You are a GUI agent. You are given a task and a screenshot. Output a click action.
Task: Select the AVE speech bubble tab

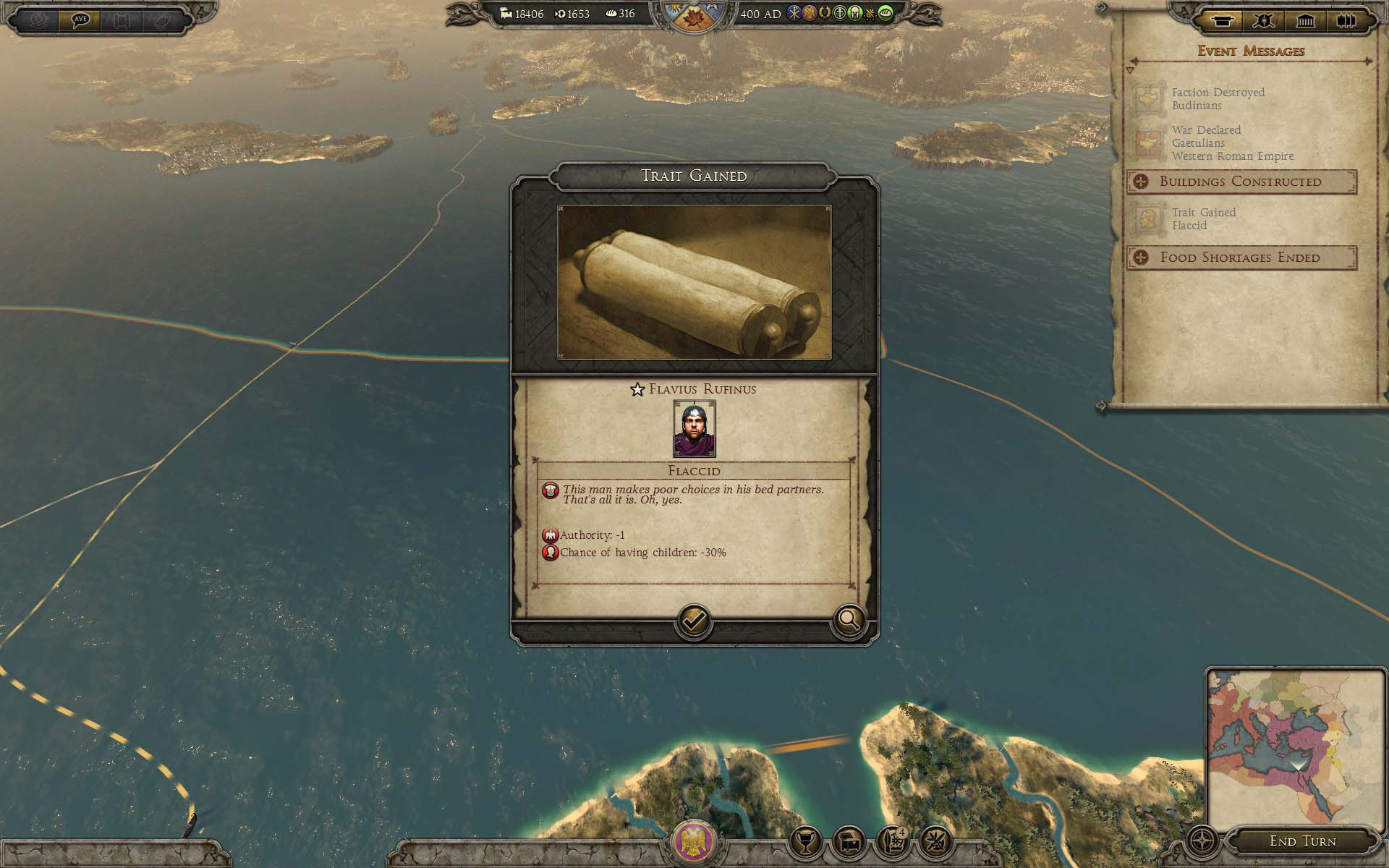point(80,20)
